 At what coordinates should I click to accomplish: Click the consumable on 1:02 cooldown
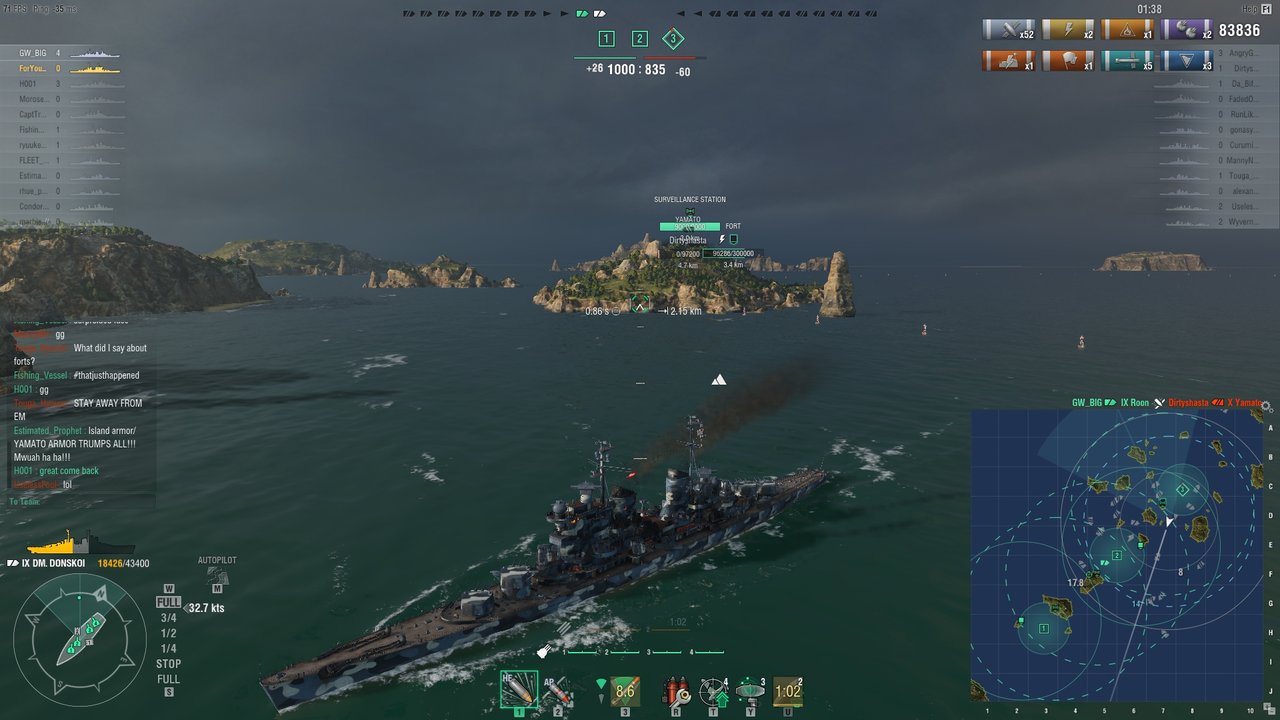[x=788, y=689]
